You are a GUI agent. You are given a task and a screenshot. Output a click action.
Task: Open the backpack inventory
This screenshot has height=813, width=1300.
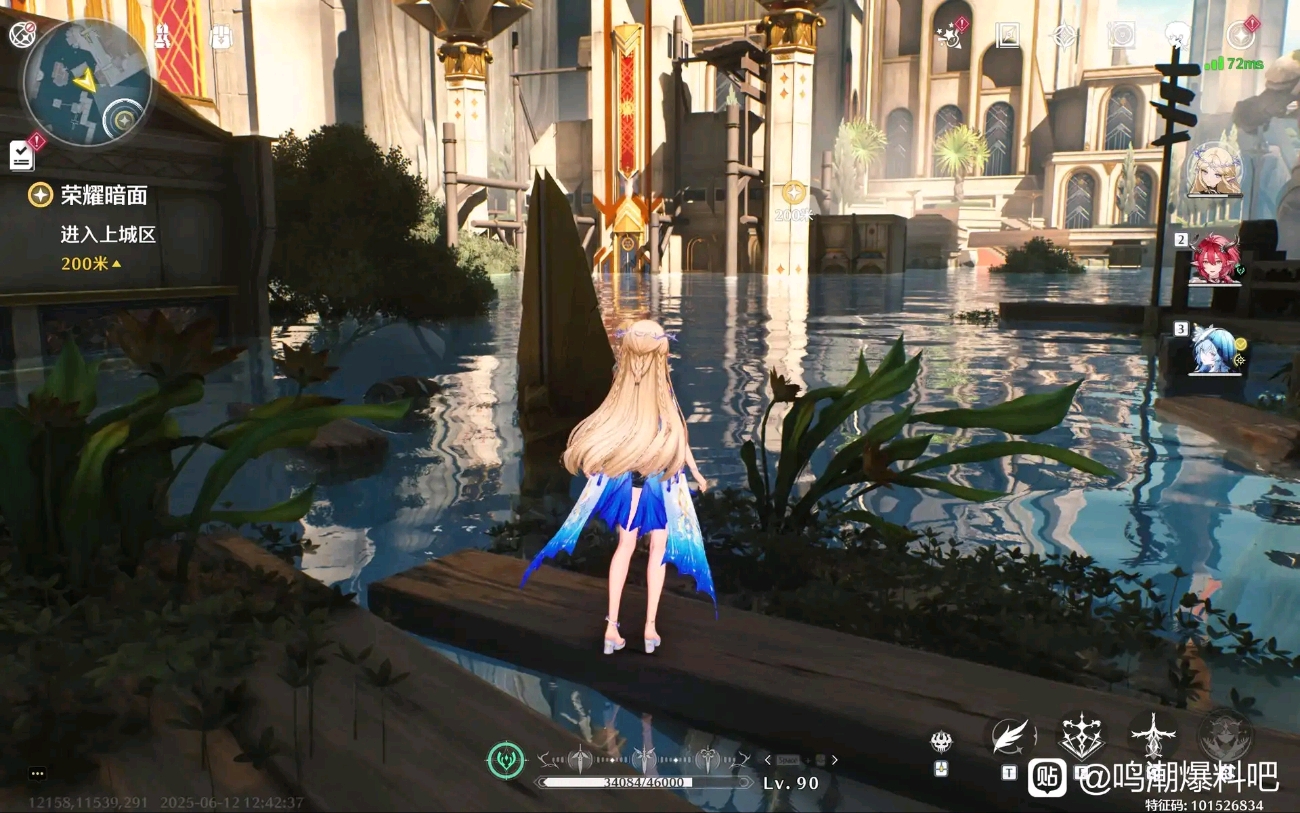pyautogui.click(x=221, y=37)
